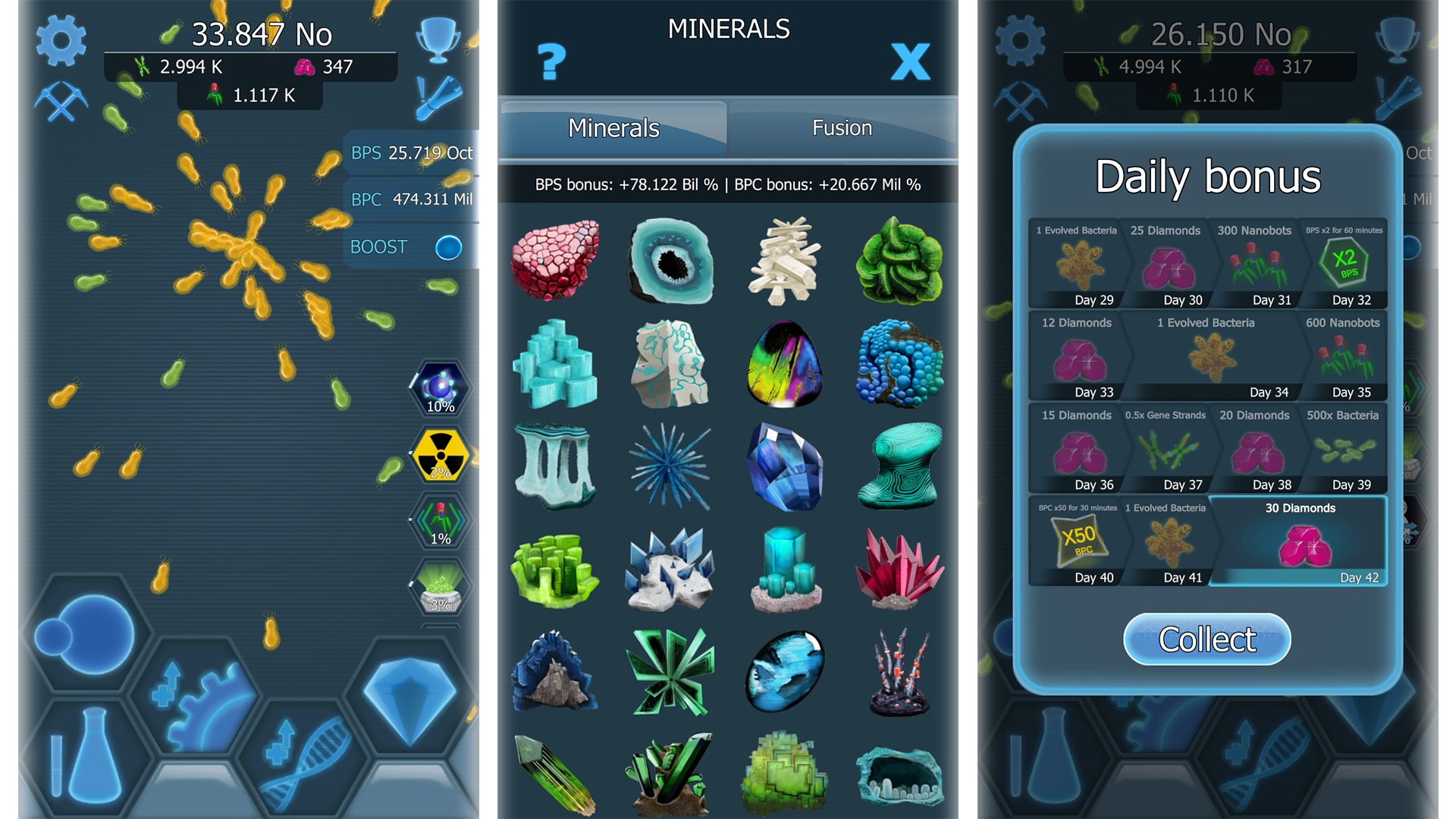Open the achievements trophy icon
The width and height of the screenshot is (1456, 819).
coord(438,38)
